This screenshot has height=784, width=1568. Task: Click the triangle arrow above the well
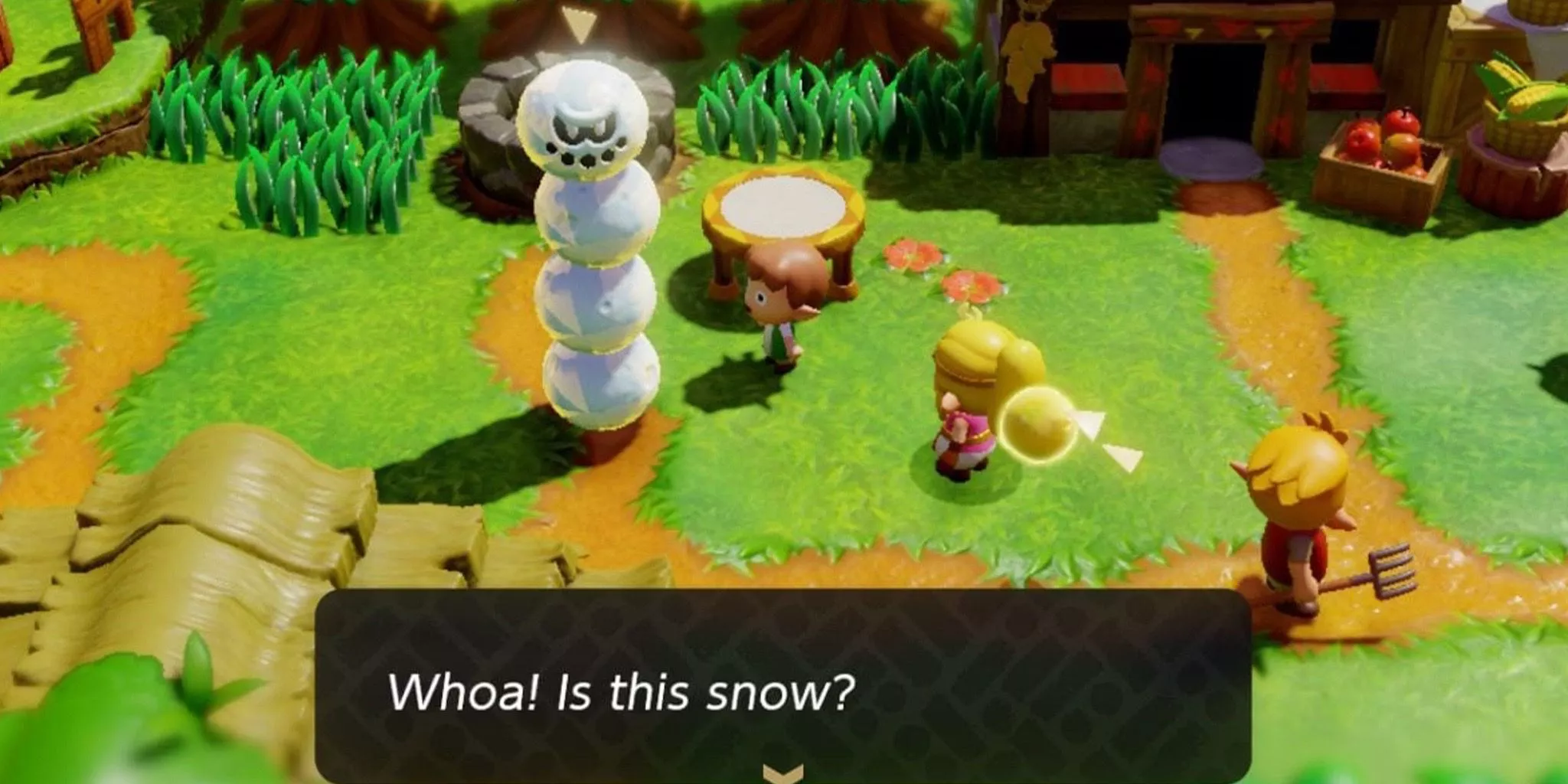(x=578, y=23)
